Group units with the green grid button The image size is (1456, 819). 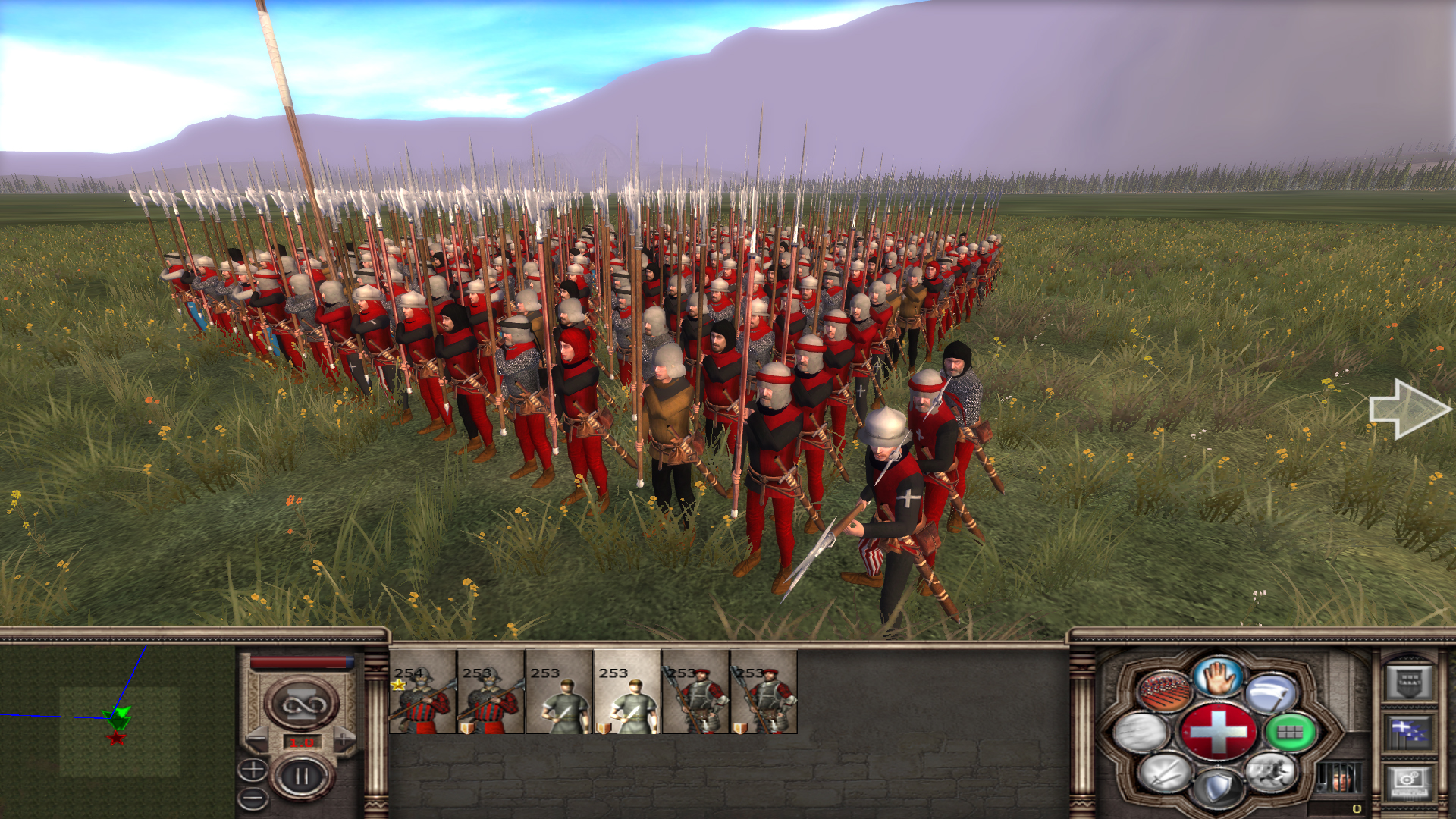[x=1289, y=733]
